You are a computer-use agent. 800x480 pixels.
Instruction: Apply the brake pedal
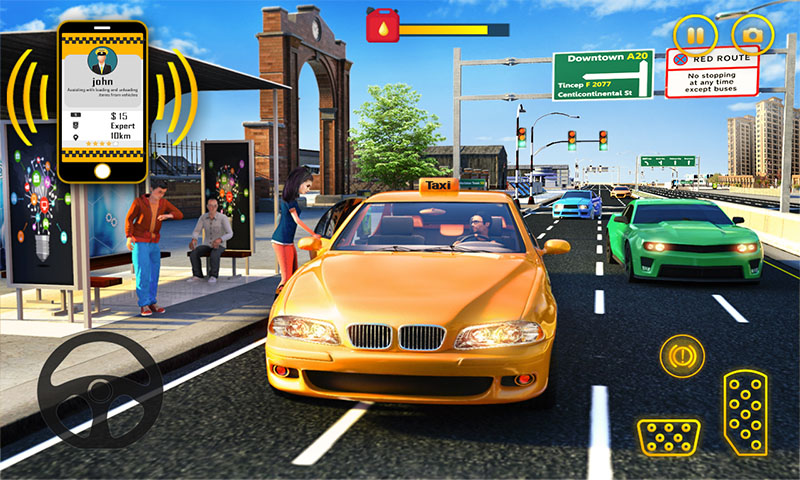[668, 437]
